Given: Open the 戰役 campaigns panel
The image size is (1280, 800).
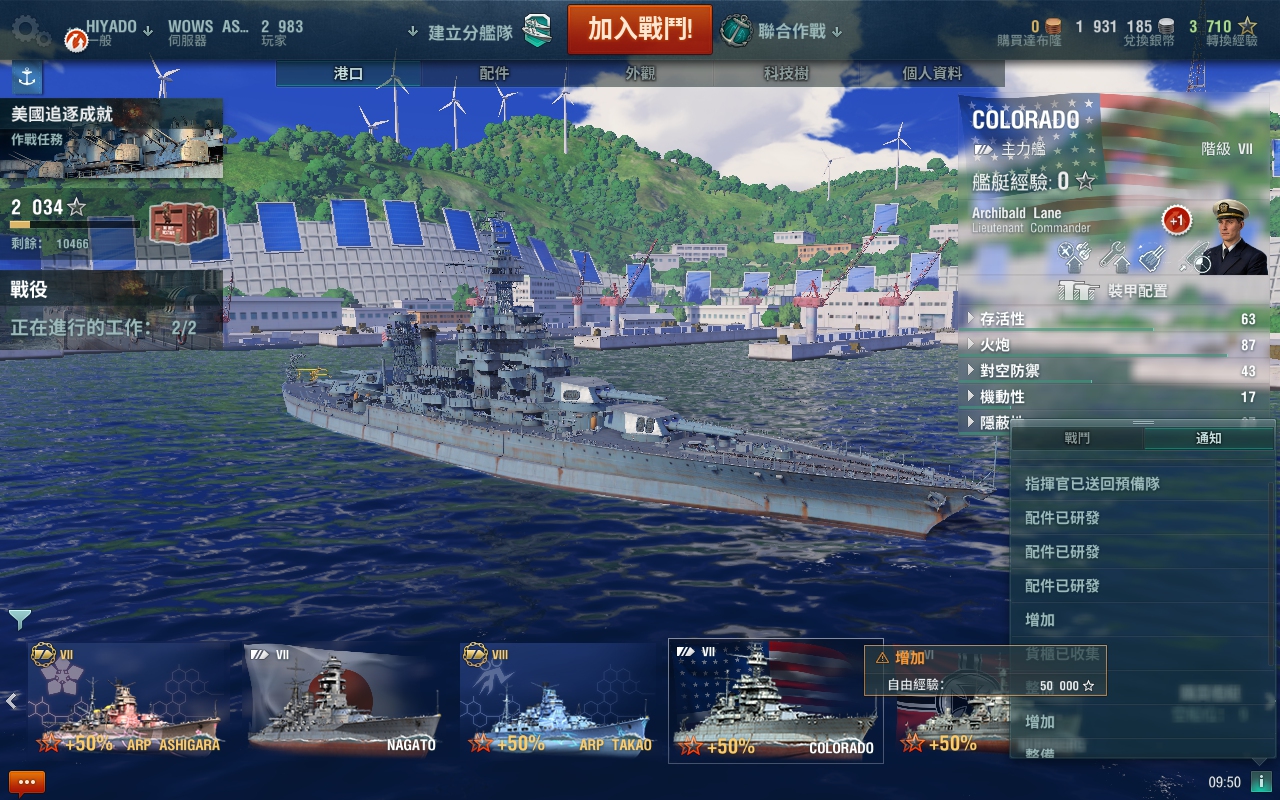Looking at the screenshot, I should 111,308.
